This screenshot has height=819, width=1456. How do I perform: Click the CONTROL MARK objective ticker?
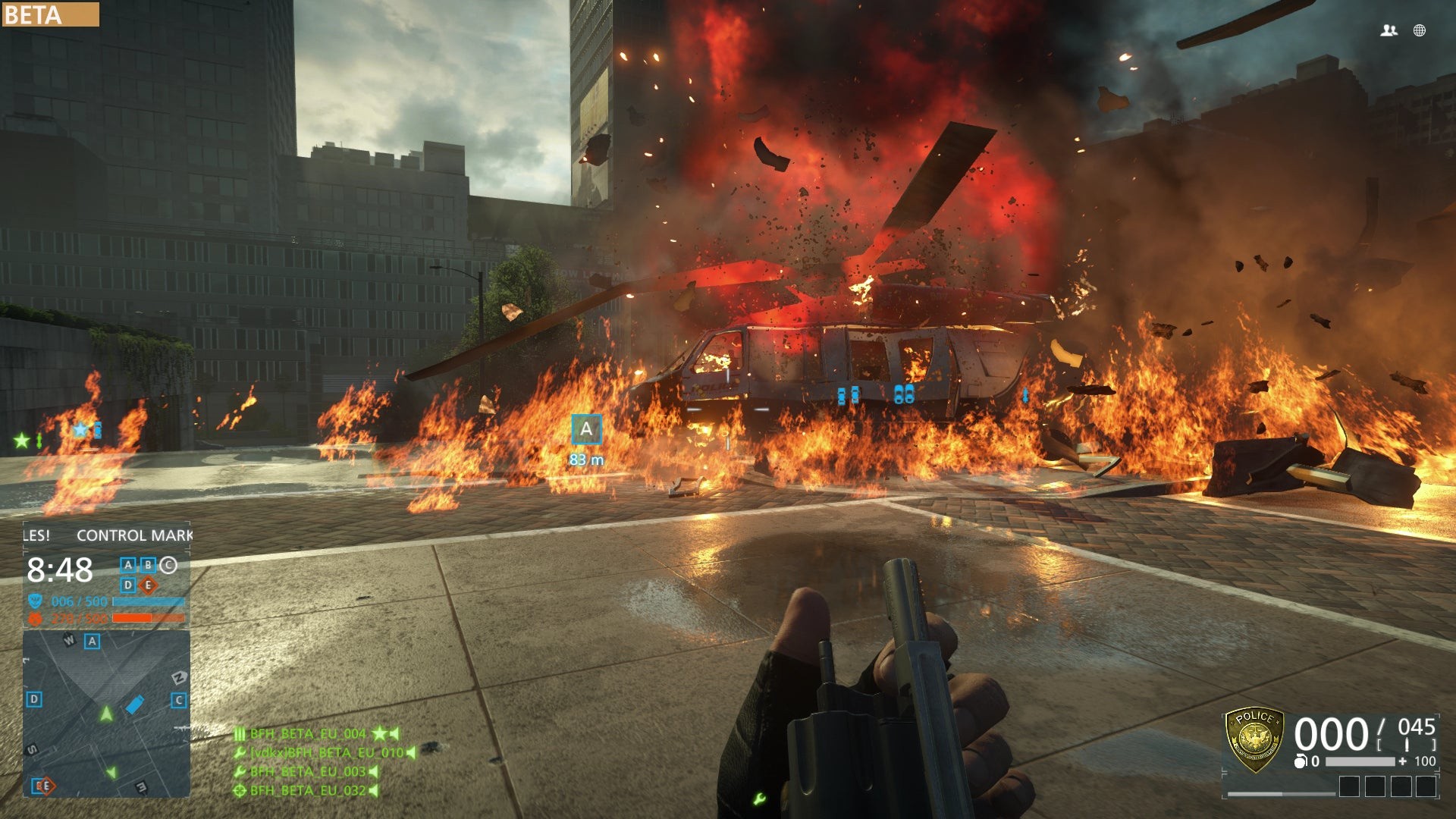[x=134, y=535]
